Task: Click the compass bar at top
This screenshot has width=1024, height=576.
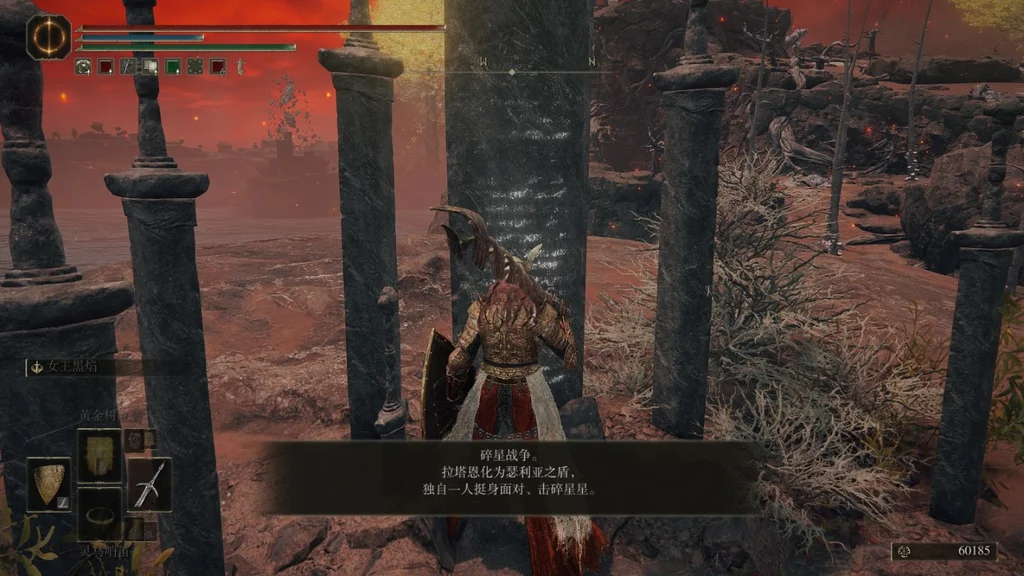Action: coord(512,72)
